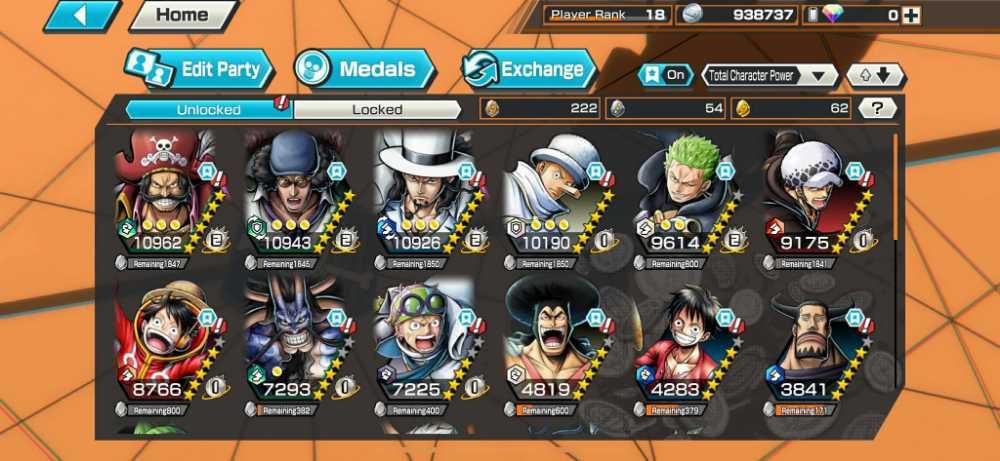This screenshot has height=461, width=1000.
Task: Open the Medals menu
Action: (365, 69)
